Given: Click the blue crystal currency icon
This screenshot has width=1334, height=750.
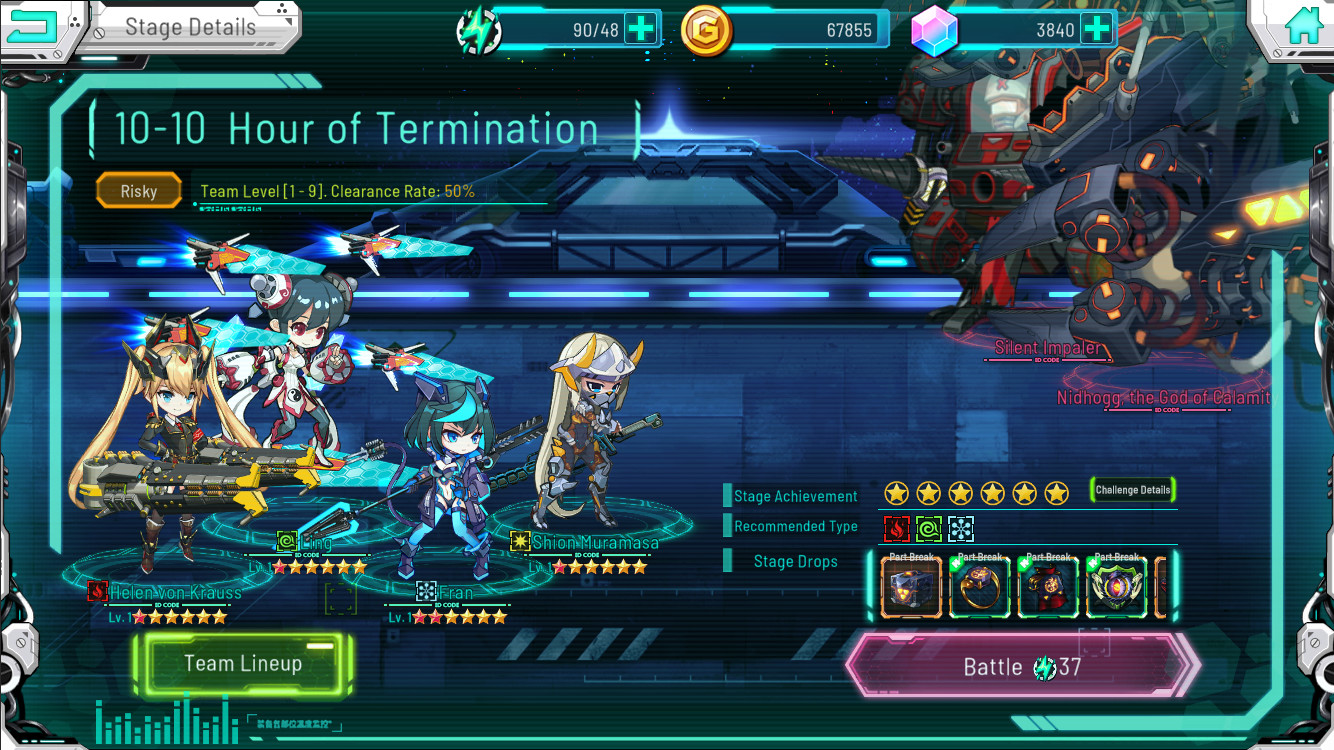Looking at the screenshot, I should tap(933, 28).
